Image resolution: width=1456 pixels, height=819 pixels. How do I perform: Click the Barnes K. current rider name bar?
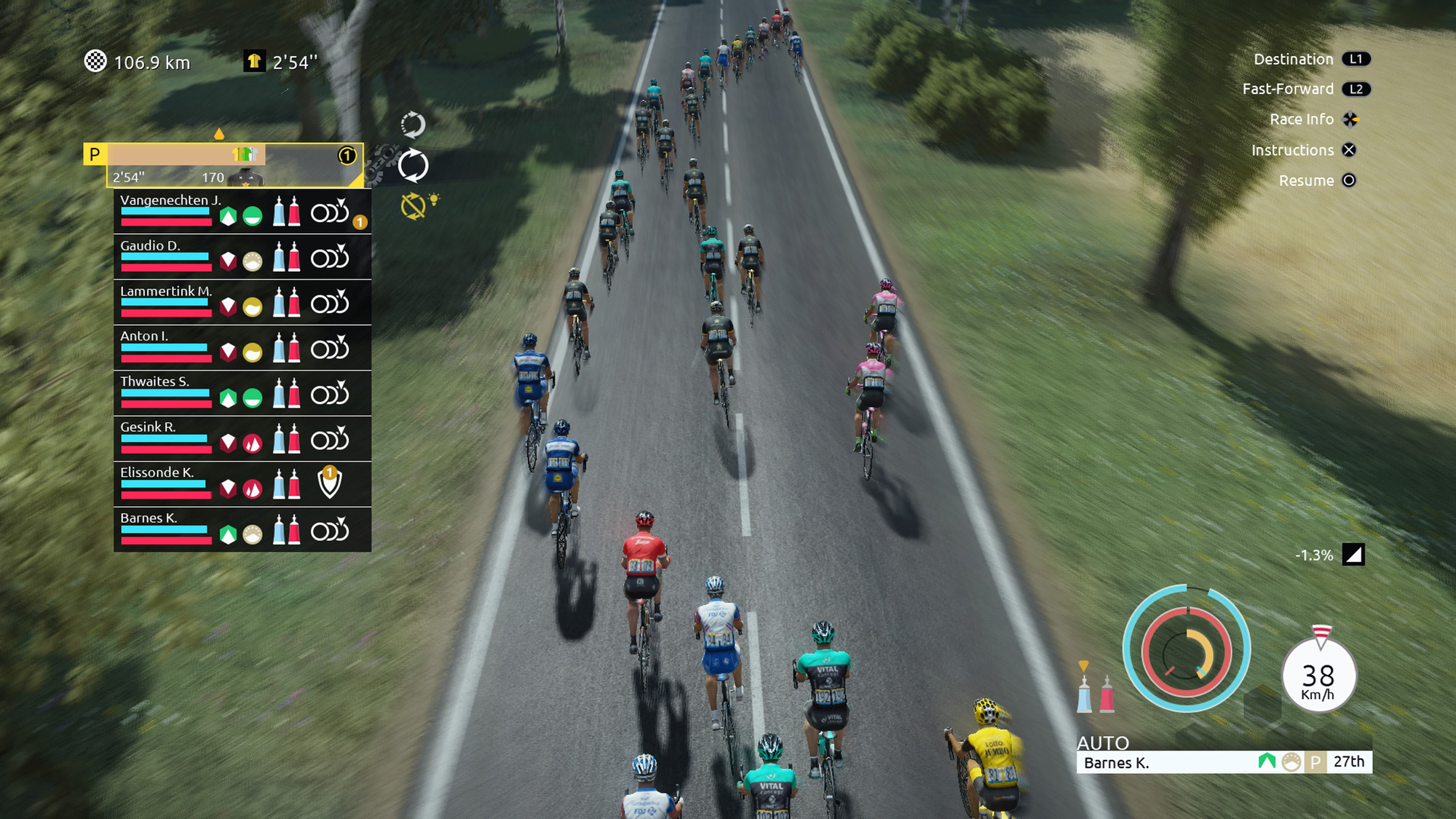(1165, 762)
